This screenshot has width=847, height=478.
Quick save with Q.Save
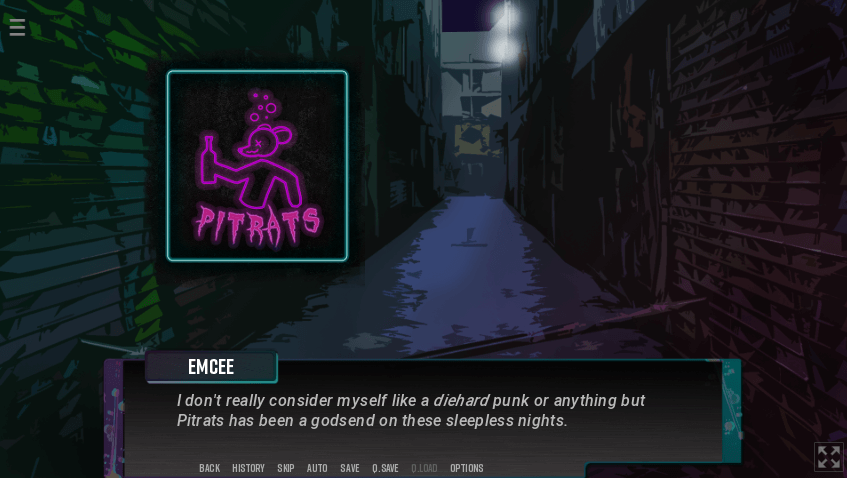385,468
